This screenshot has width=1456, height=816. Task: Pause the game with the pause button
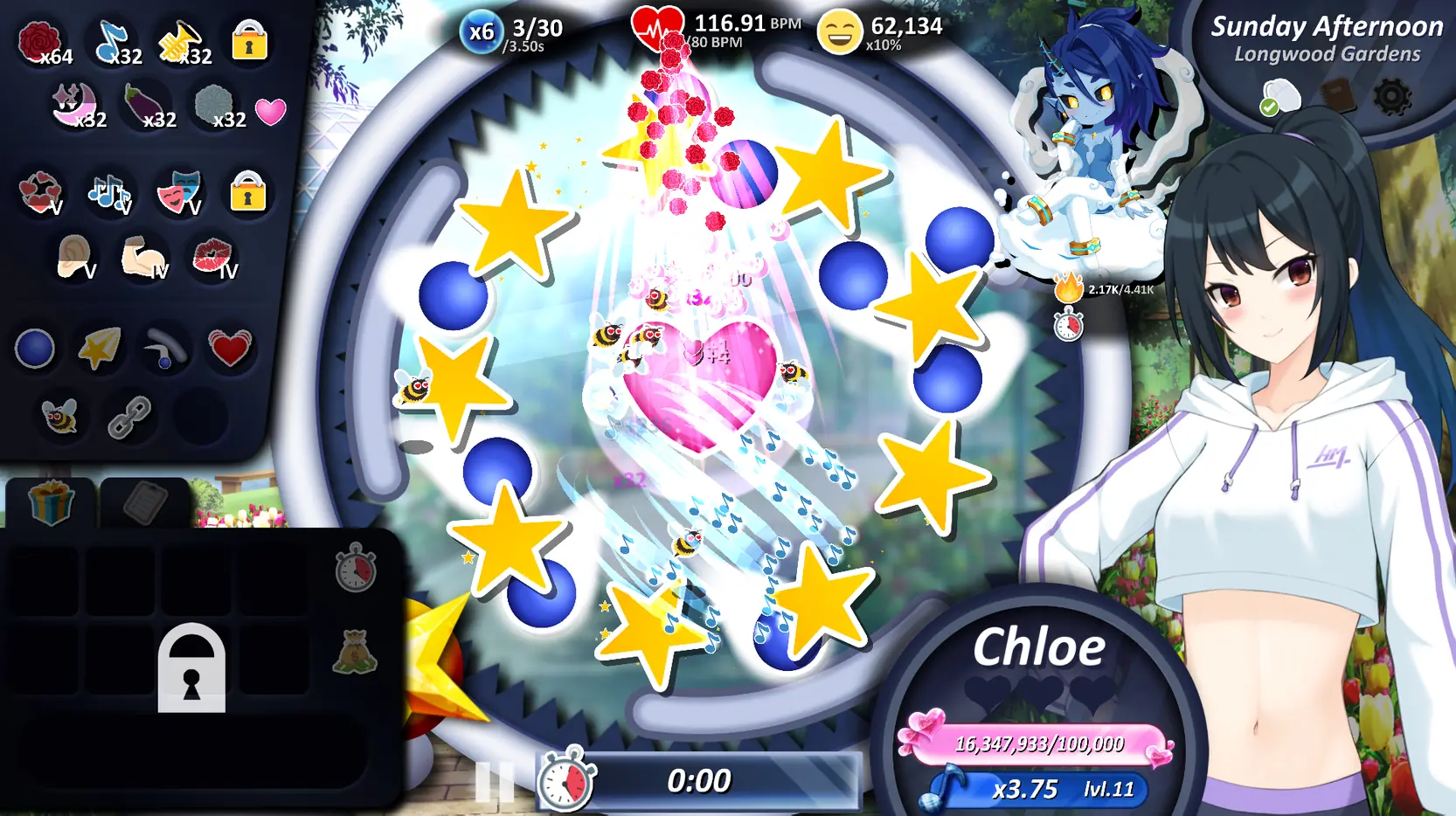pyautogui.click(x=494, y=782)
